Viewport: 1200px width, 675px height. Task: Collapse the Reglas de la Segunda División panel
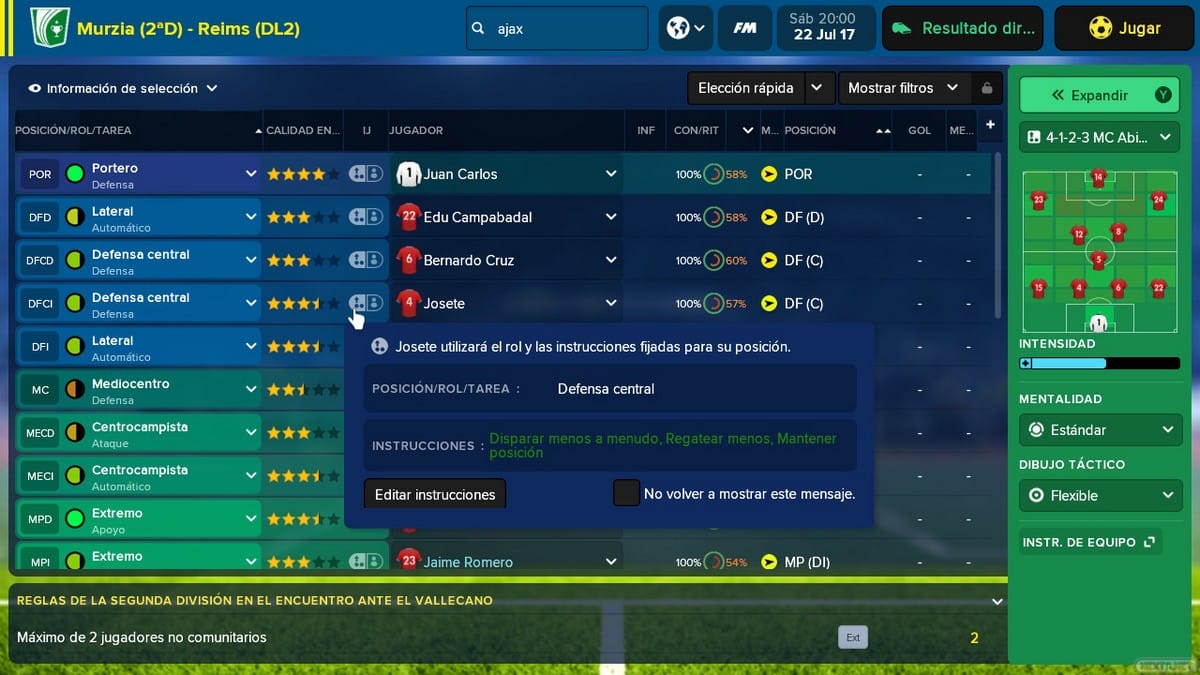996,601
